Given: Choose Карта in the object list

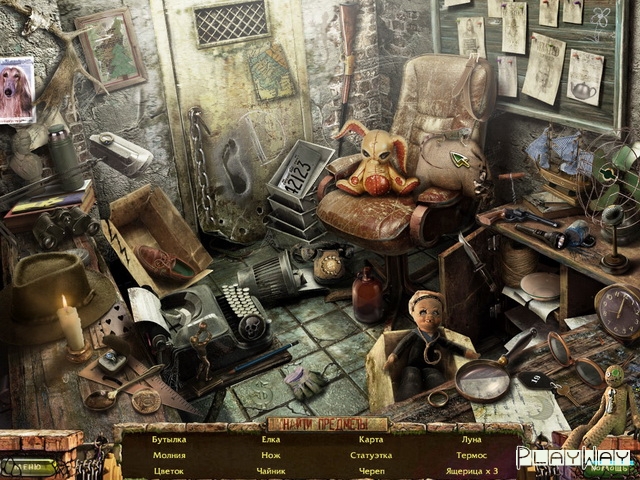Looking at the screenshot, I should click(370, 439).
